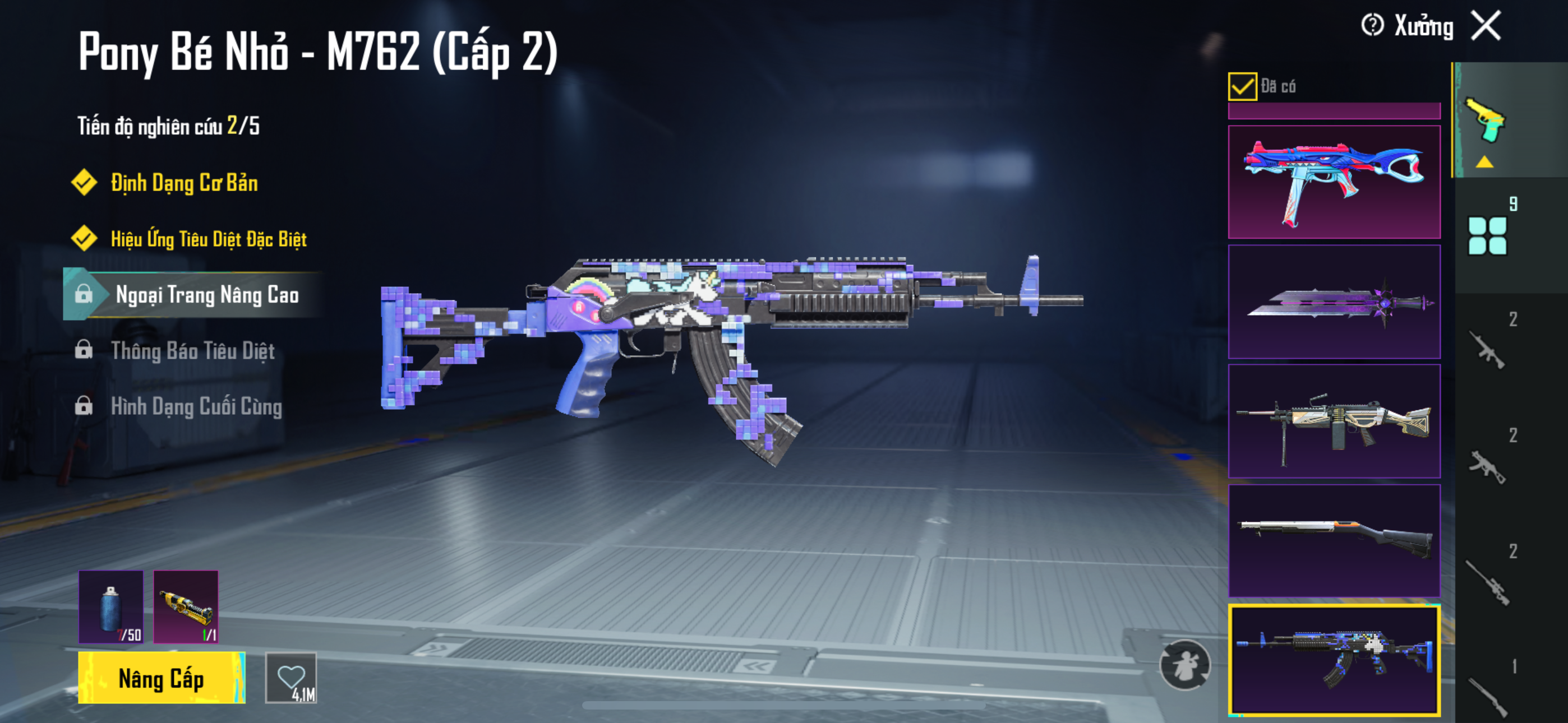Click the yellow Nâng Cấp upgrade button

tap(162, 678)
